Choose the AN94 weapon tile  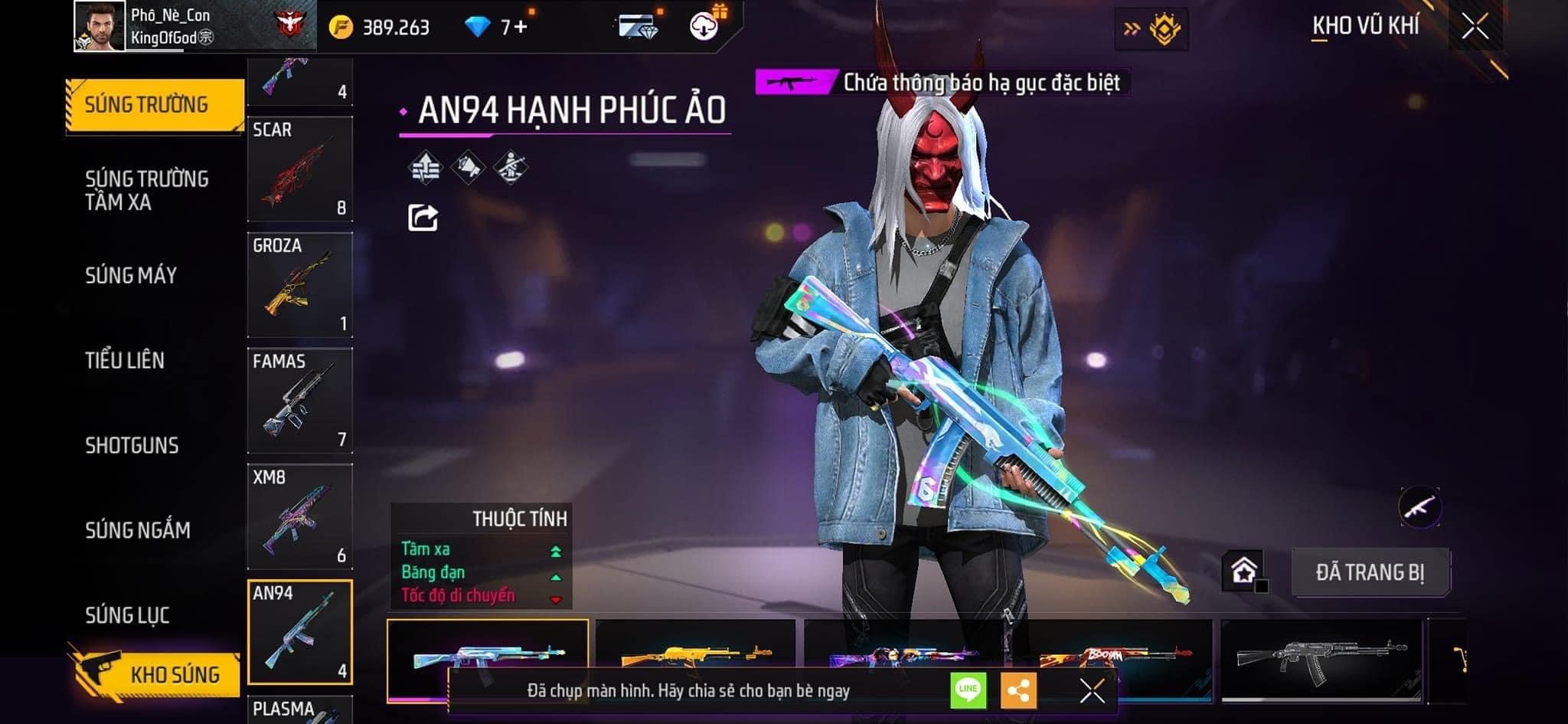click(300, 632)
